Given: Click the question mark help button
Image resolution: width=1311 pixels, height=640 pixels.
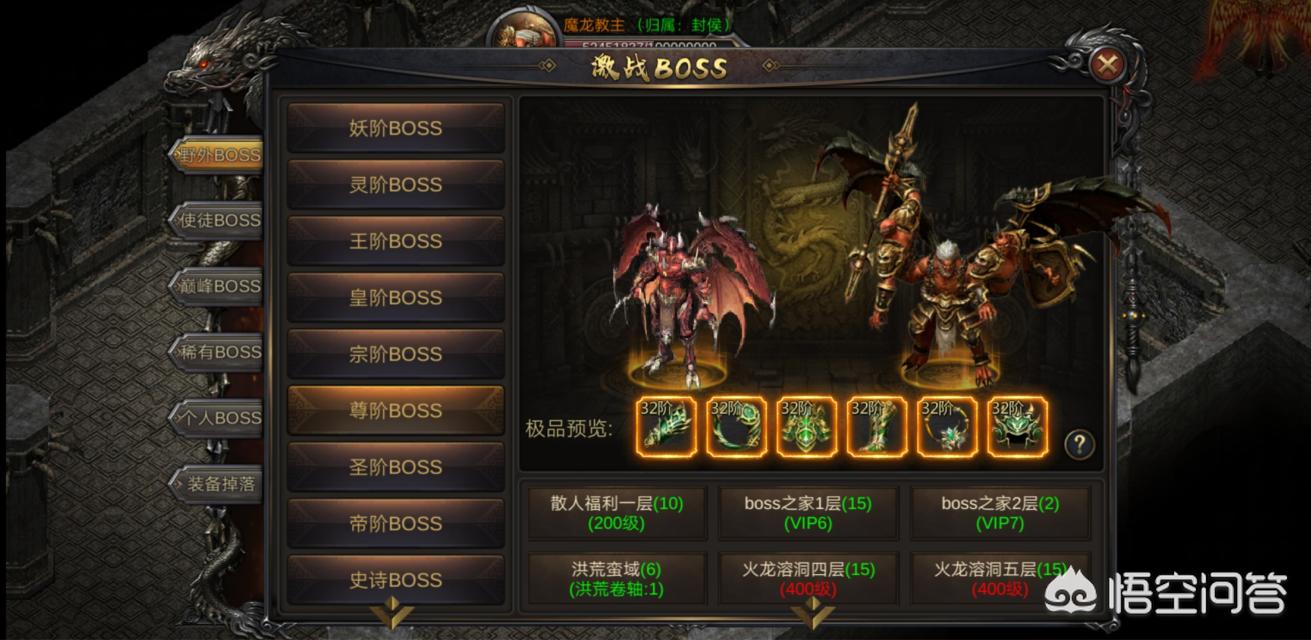Looking at the screenshot, I should click(1079, 444).
